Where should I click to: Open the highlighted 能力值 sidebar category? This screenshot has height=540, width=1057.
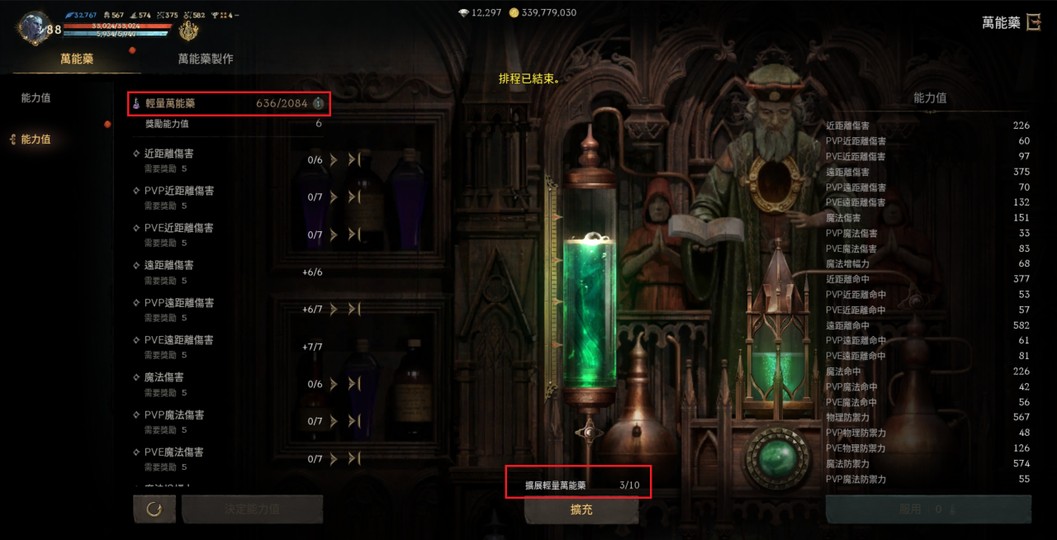pos(36,139)
